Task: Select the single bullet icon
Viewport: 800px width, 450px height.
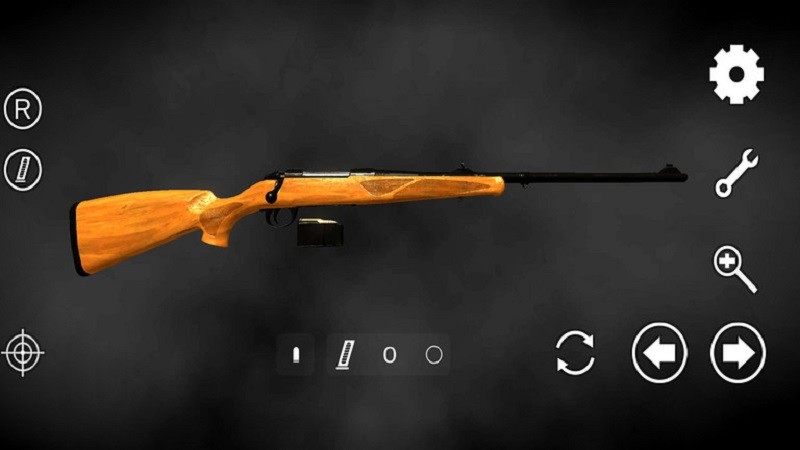Action: click(296, 354)
